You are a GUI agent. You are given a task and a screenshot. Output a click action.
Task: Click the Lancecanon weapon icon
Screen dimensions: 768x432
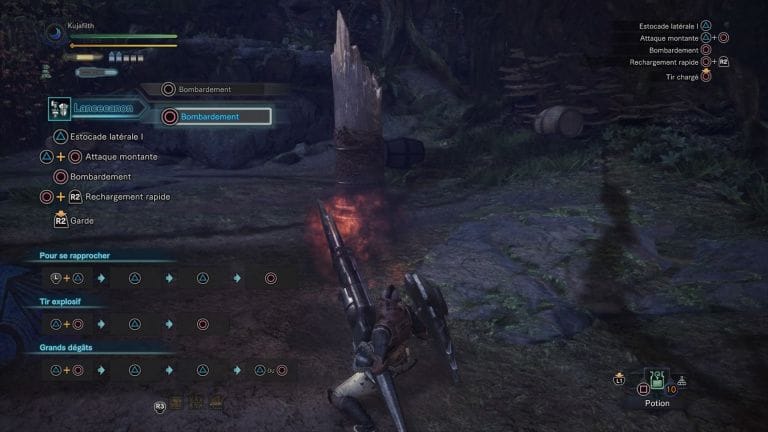point(60,110)
